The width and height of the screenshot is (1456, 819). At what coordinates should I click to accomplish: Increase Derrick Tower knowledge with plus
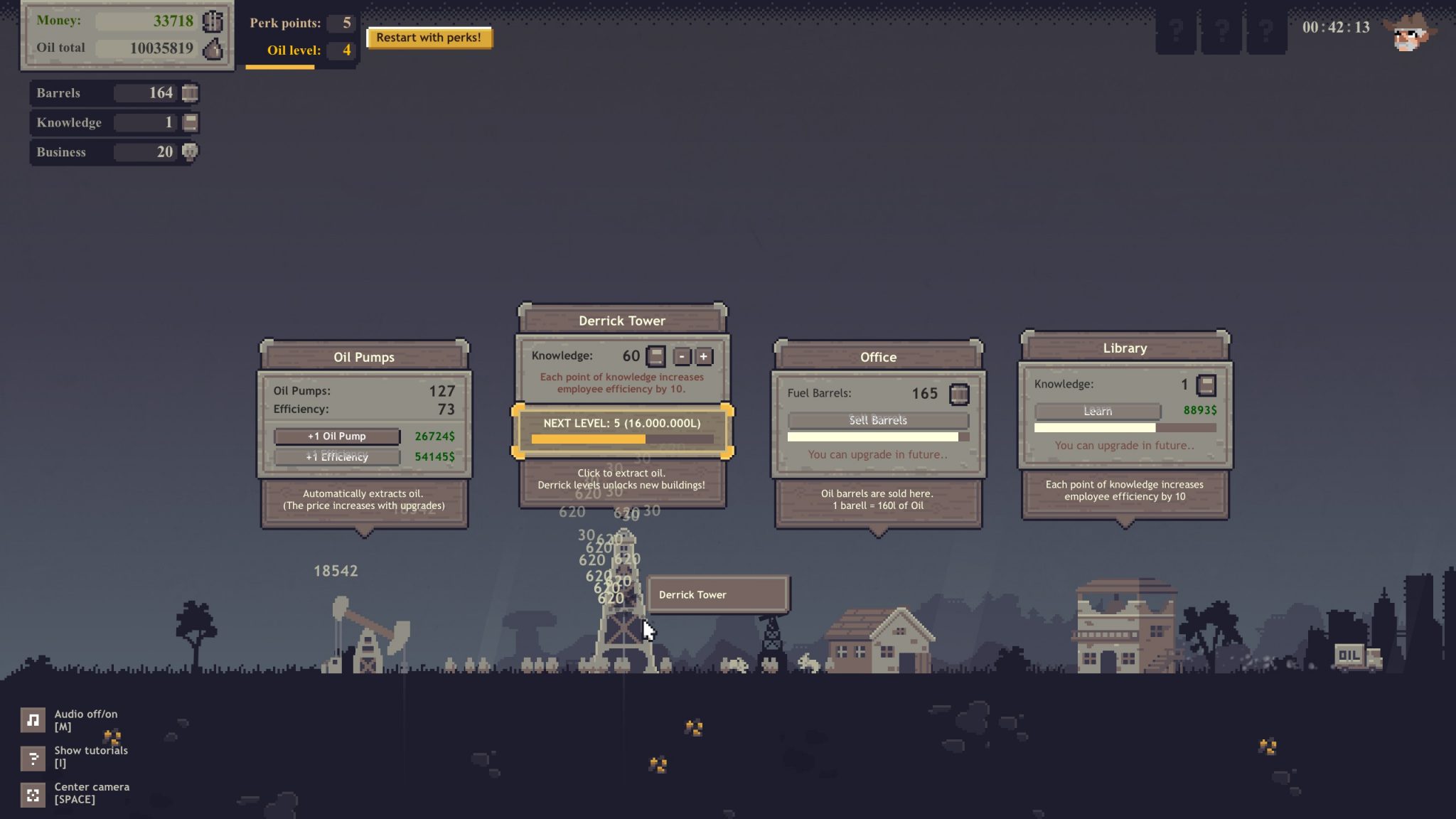(x=703, y=356)
